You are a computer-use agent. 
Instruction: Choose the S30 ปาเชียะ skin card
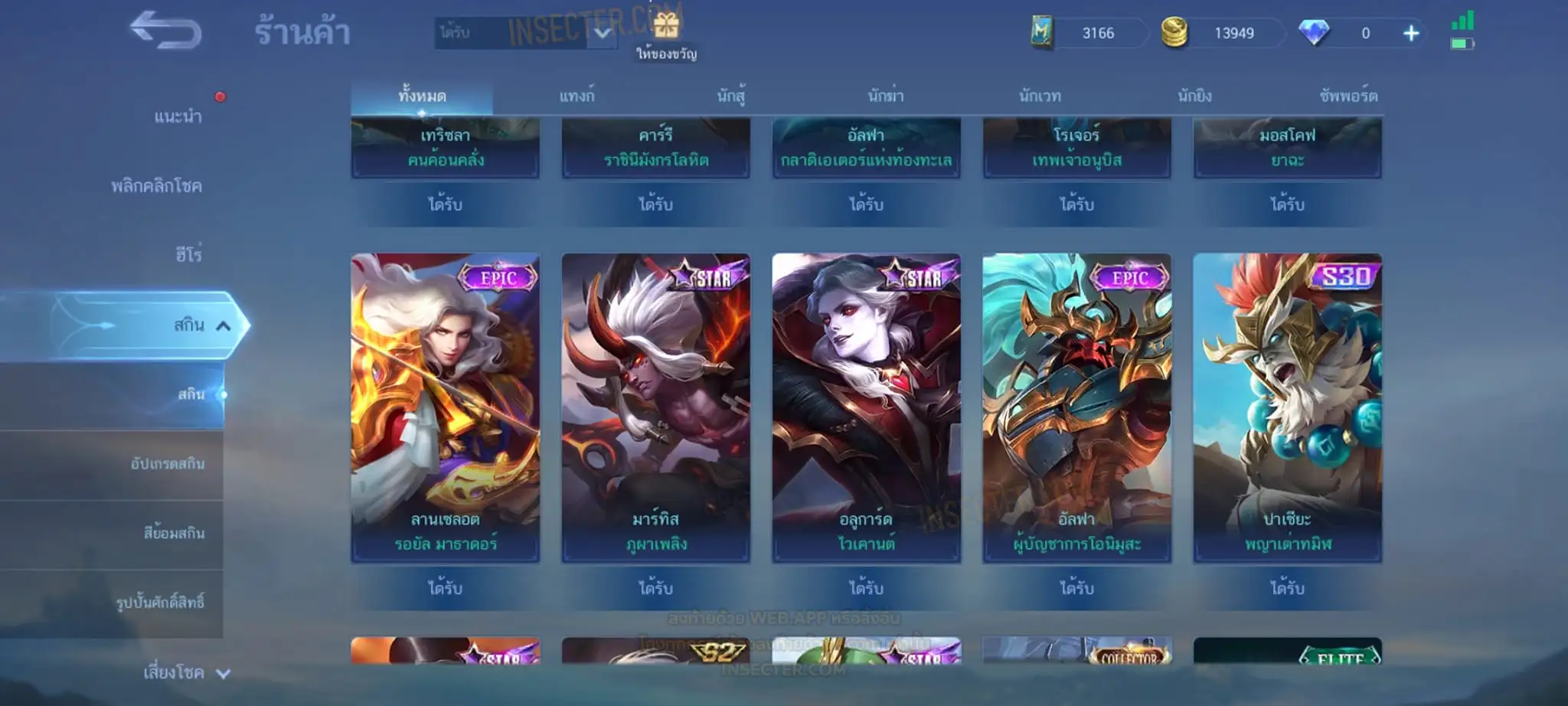coord(1287,406)
